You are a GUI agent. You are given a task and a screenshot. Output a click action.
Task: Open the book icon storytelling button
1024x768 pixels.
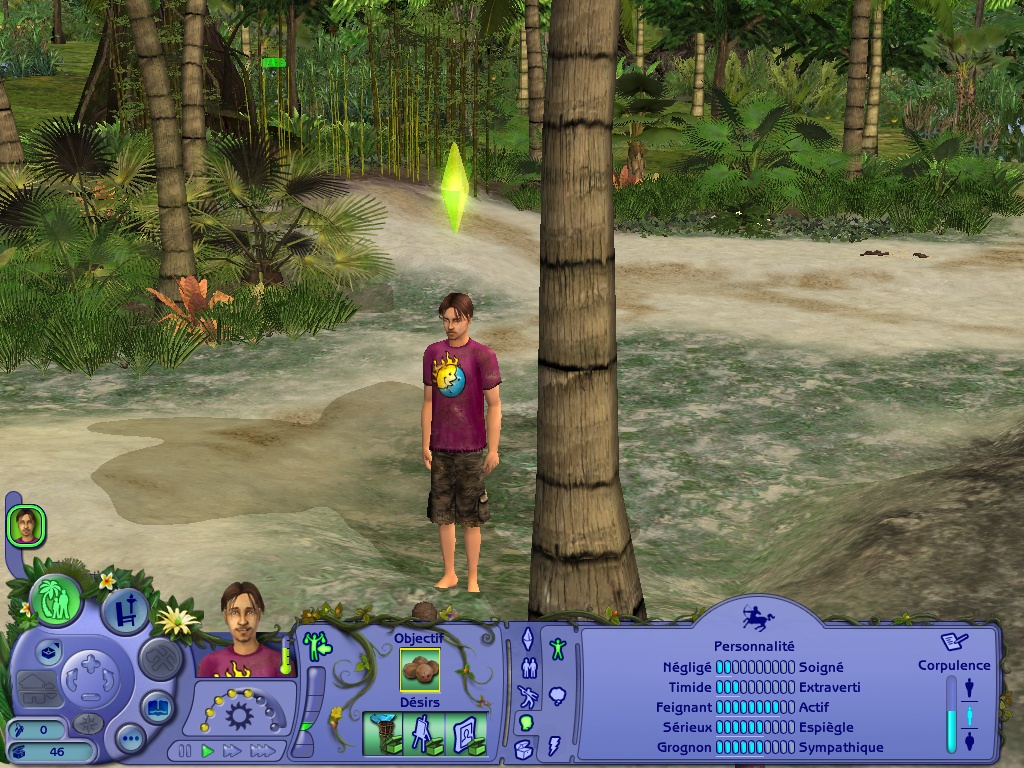158,706
